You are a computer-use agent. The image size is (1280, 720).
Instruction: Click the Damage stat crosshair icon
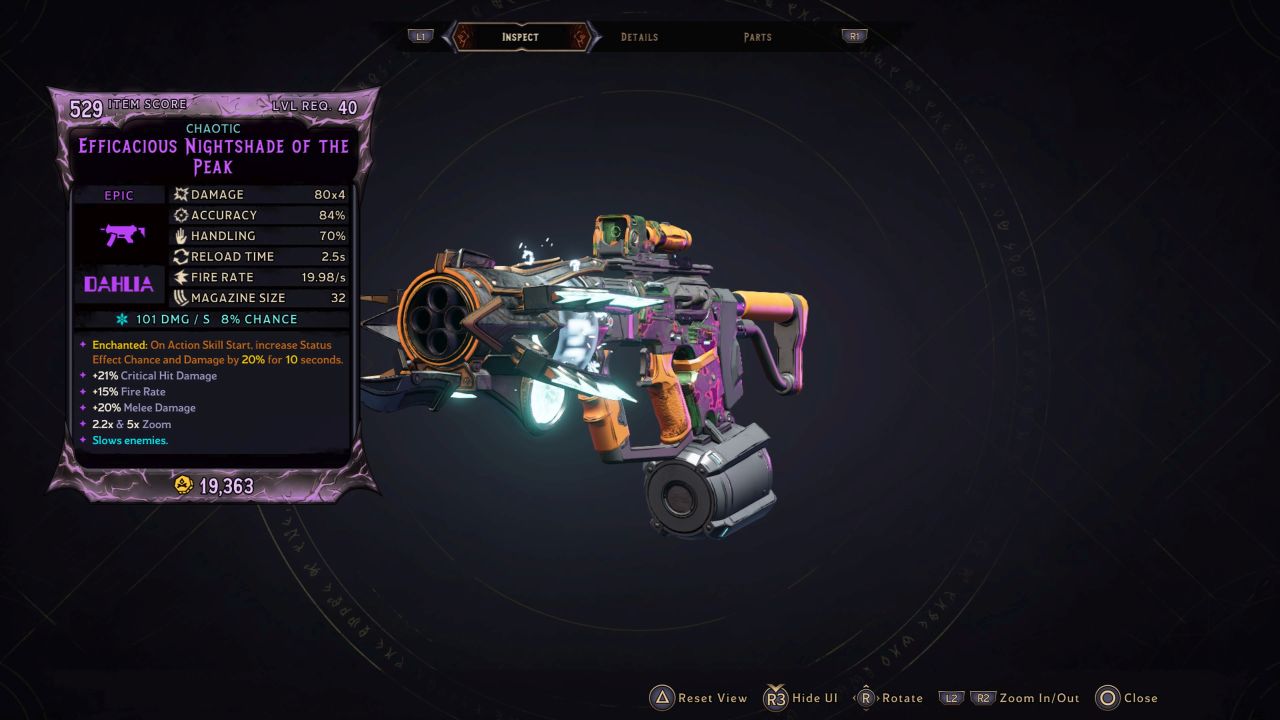point(180,194)
